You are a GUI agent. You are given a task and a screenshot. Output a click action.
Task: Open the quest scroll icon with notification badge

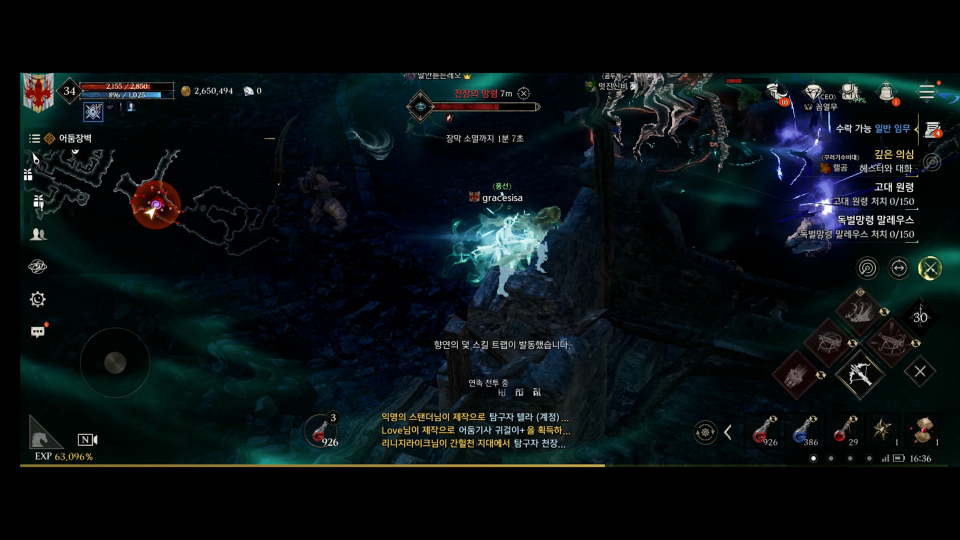pos(933,130)
